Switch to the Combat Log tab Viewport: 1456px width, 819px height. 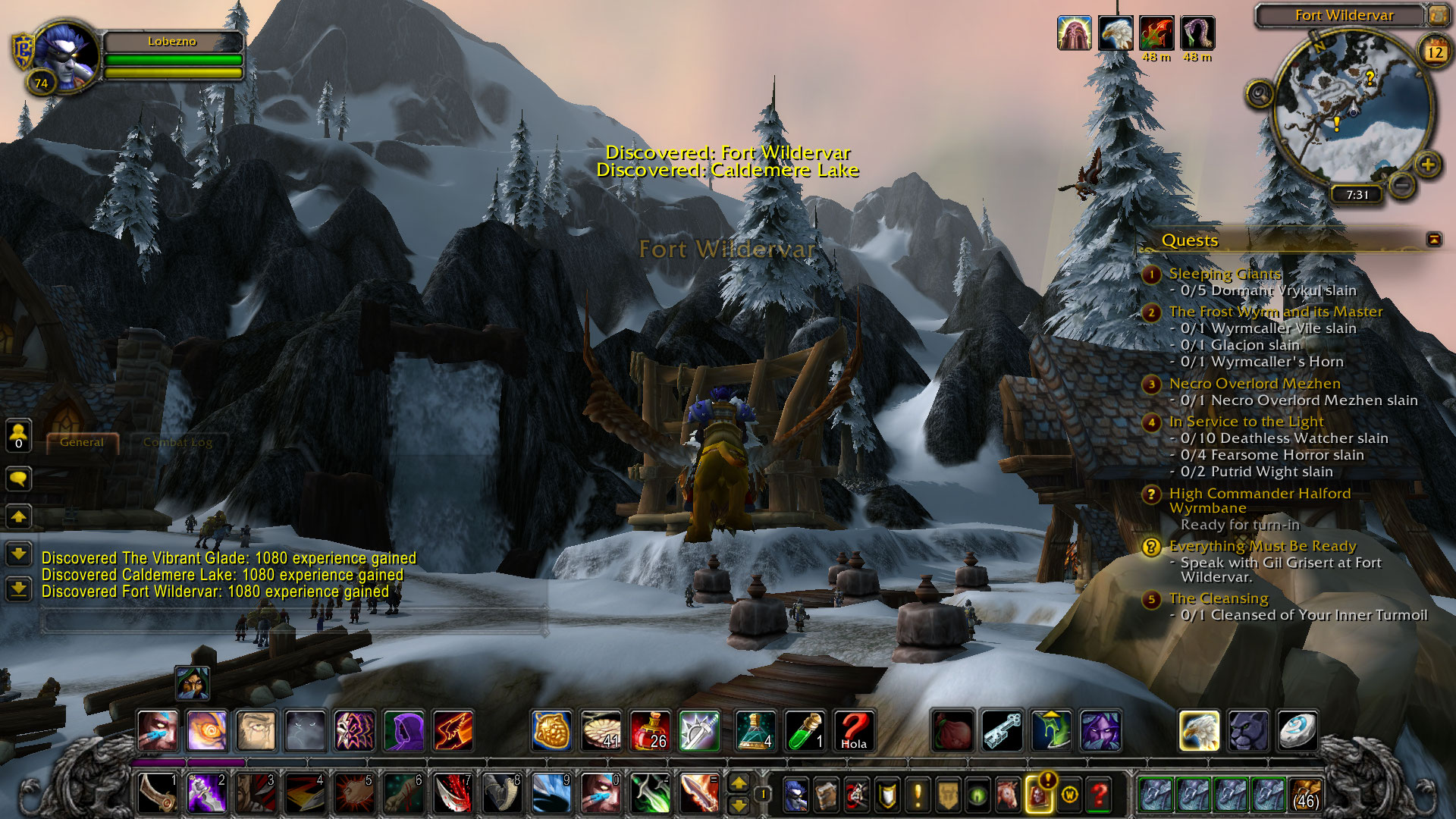tap(177, 442)
